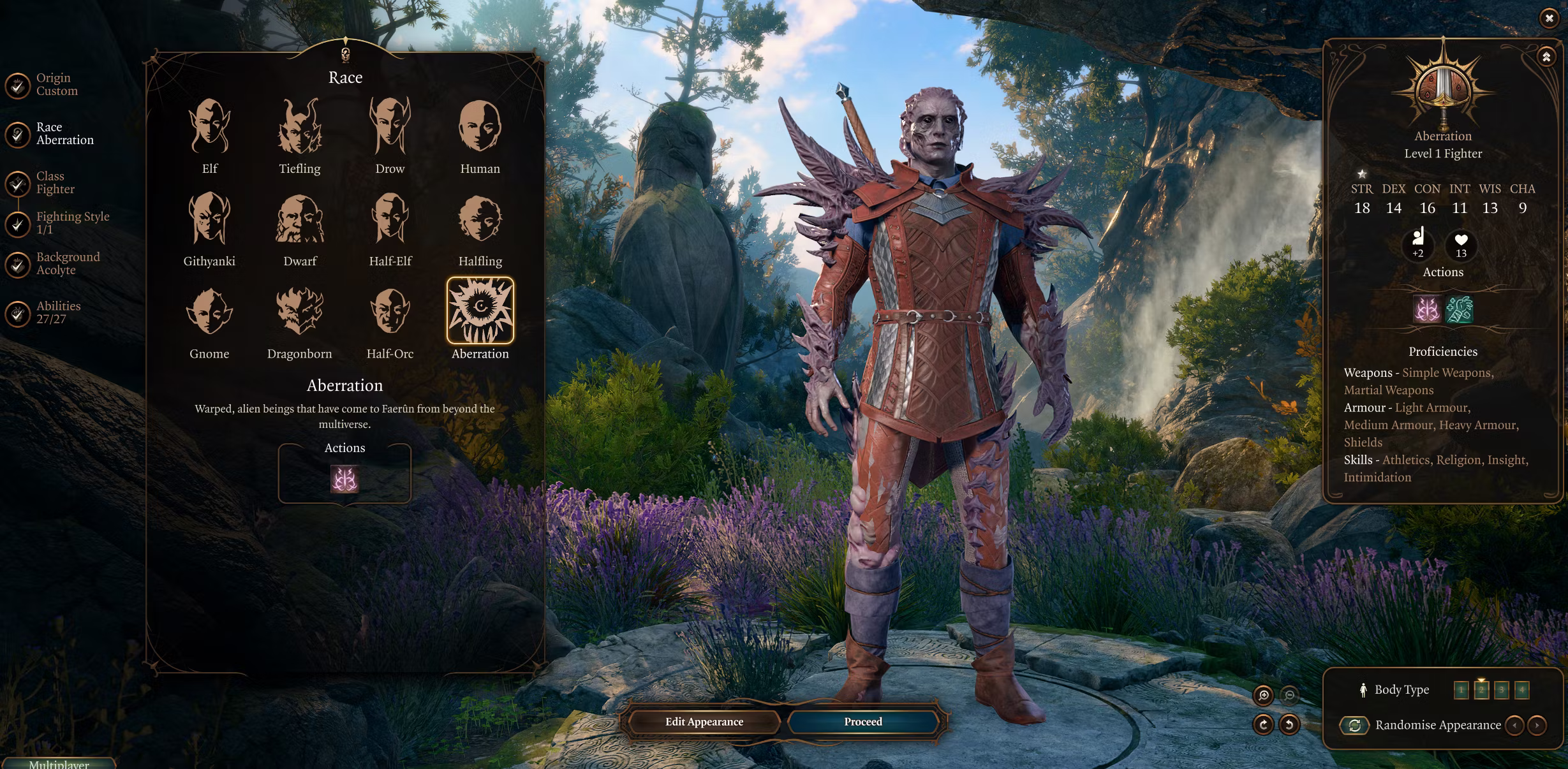The image size is (1568, 769).
Task: Close character creation with the X button
Action: tap(1549, 18)
